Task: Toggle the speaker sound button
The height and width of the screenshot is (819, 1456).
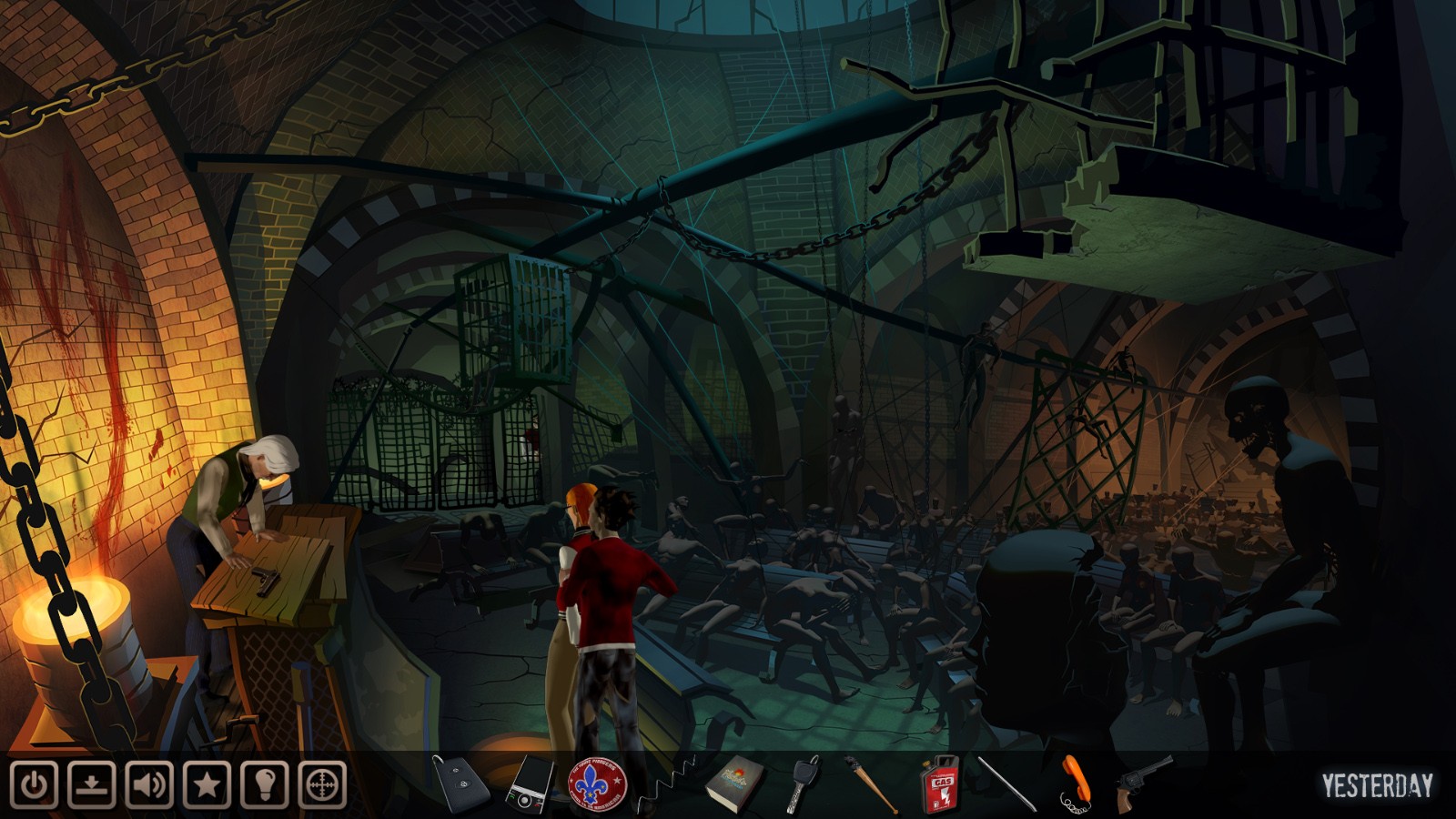Action: [x=149, y=784]
